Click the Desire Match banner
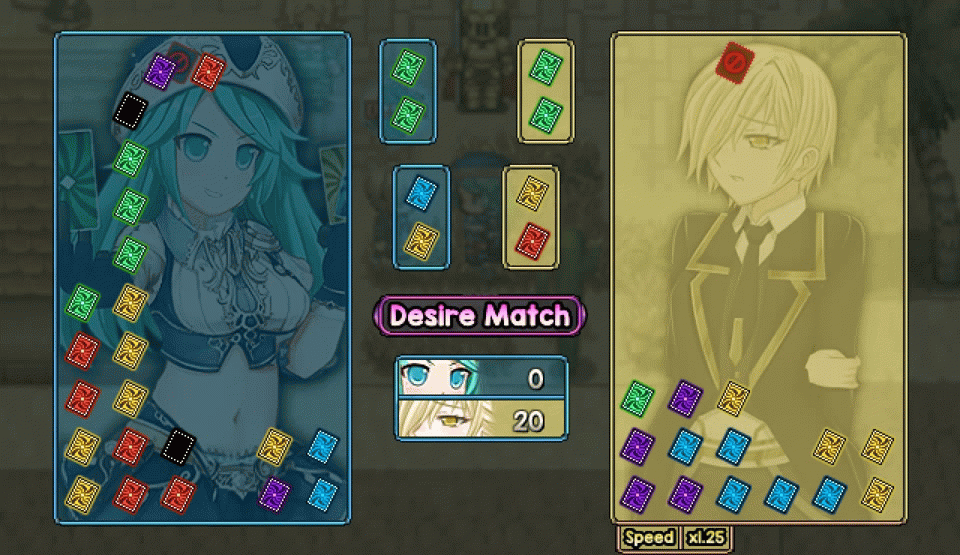This screenshot has height=555, width=960. coord(479,316)
